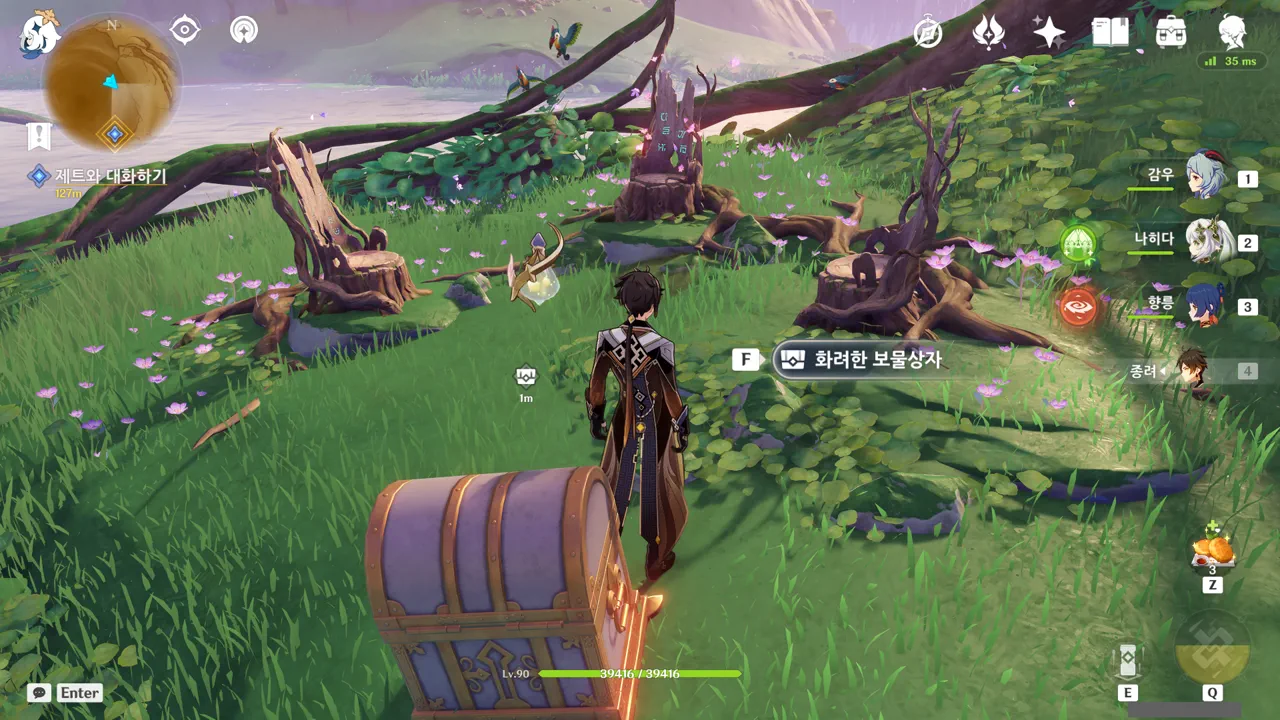Open the adventurer handbook book icon

point(1110,33)
